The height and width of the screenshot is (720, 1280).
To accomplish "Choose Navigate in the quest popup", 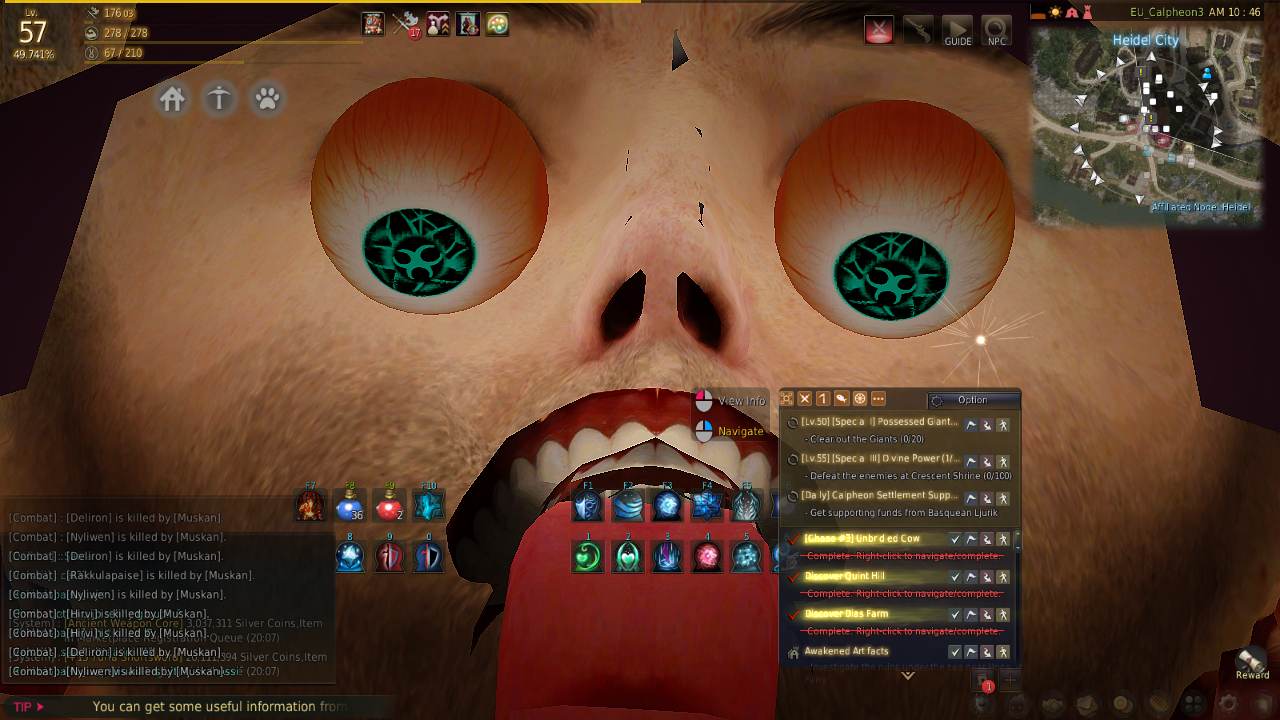I will pos(740,431).
